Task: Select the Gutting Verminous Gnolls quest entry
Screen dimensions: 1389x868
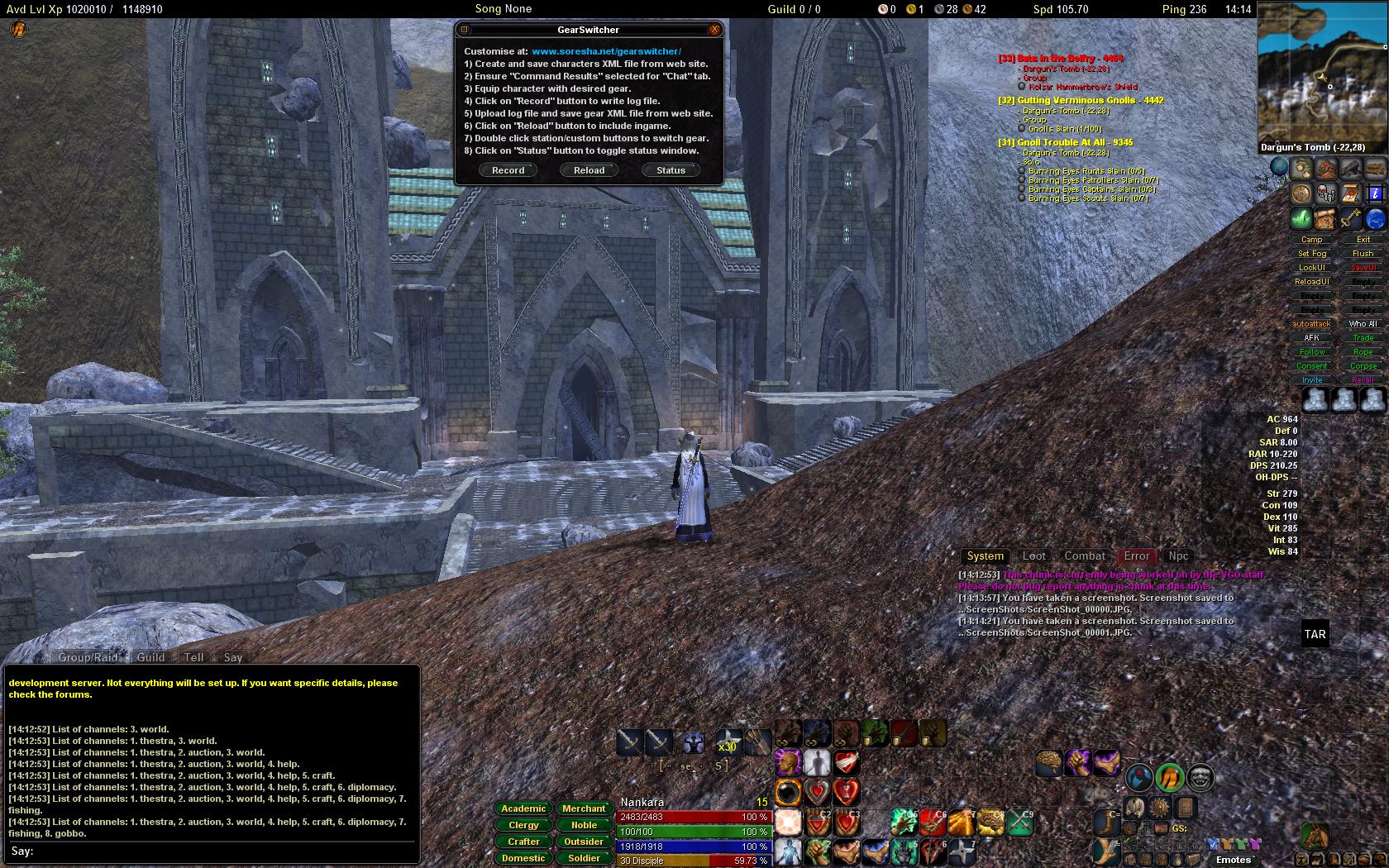Action: tap(1081, 101)
